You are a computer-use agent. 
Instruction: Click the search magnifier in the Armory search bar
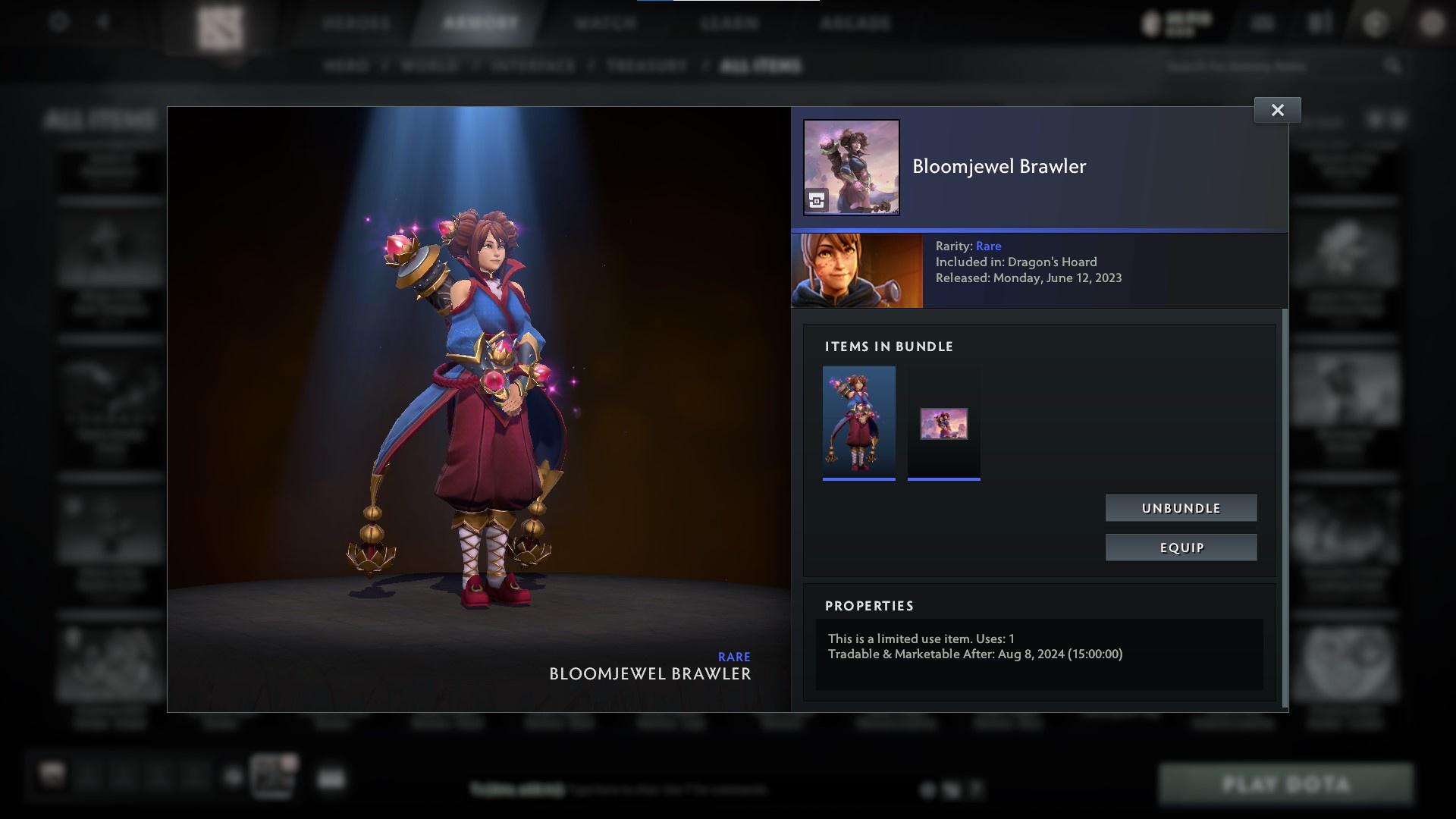click(1393, 67)
